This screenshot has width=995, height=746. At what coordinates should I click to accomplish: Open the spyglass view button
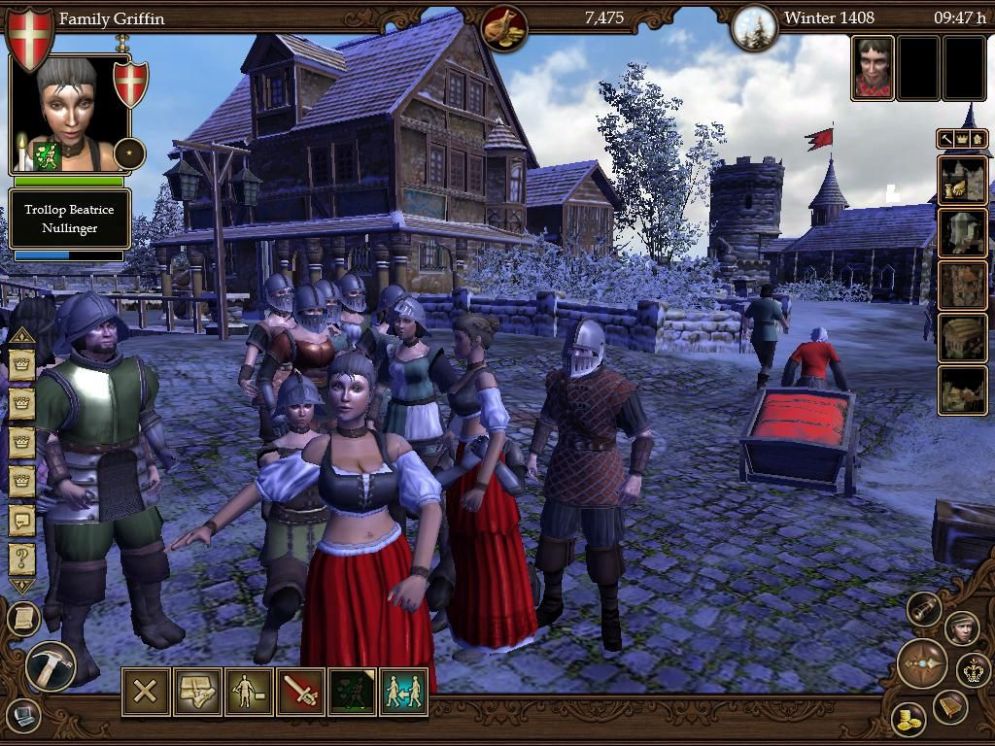924,609
